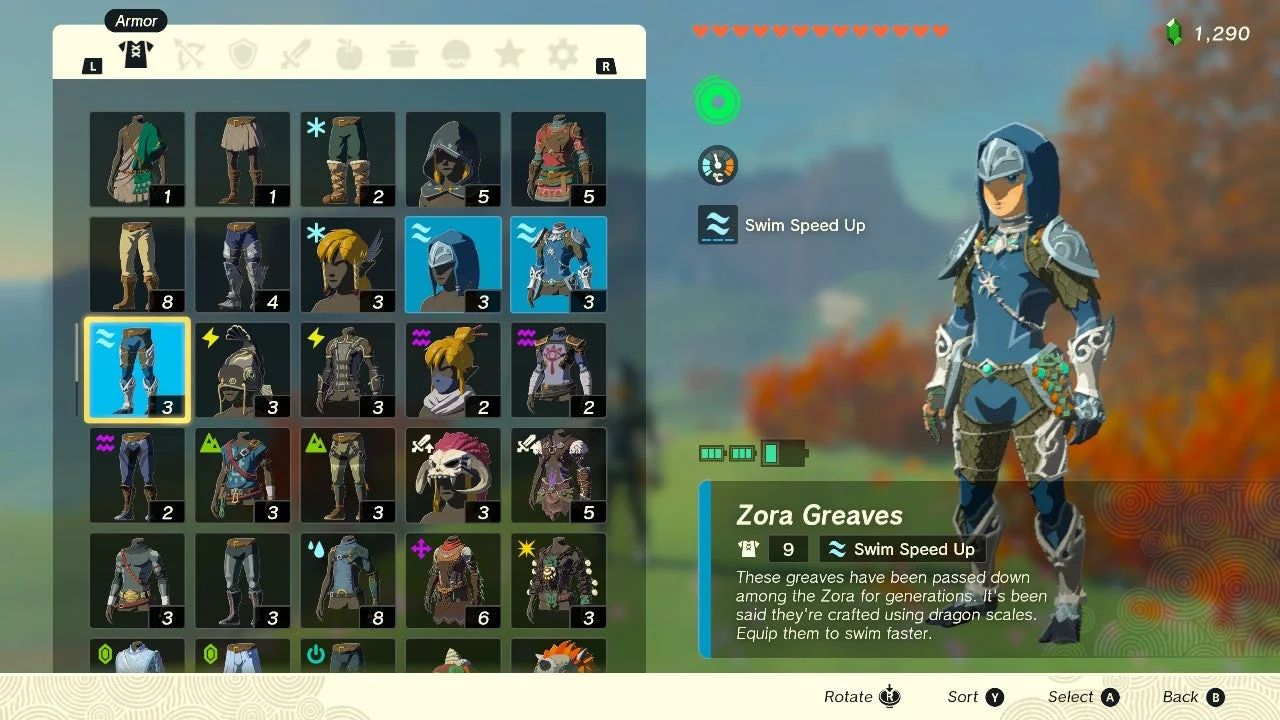The width and height of the screenshot is (1280, 720).
Task: Unequip the highlighted Zora Helm thumbnail
Action: pos(453,262)
